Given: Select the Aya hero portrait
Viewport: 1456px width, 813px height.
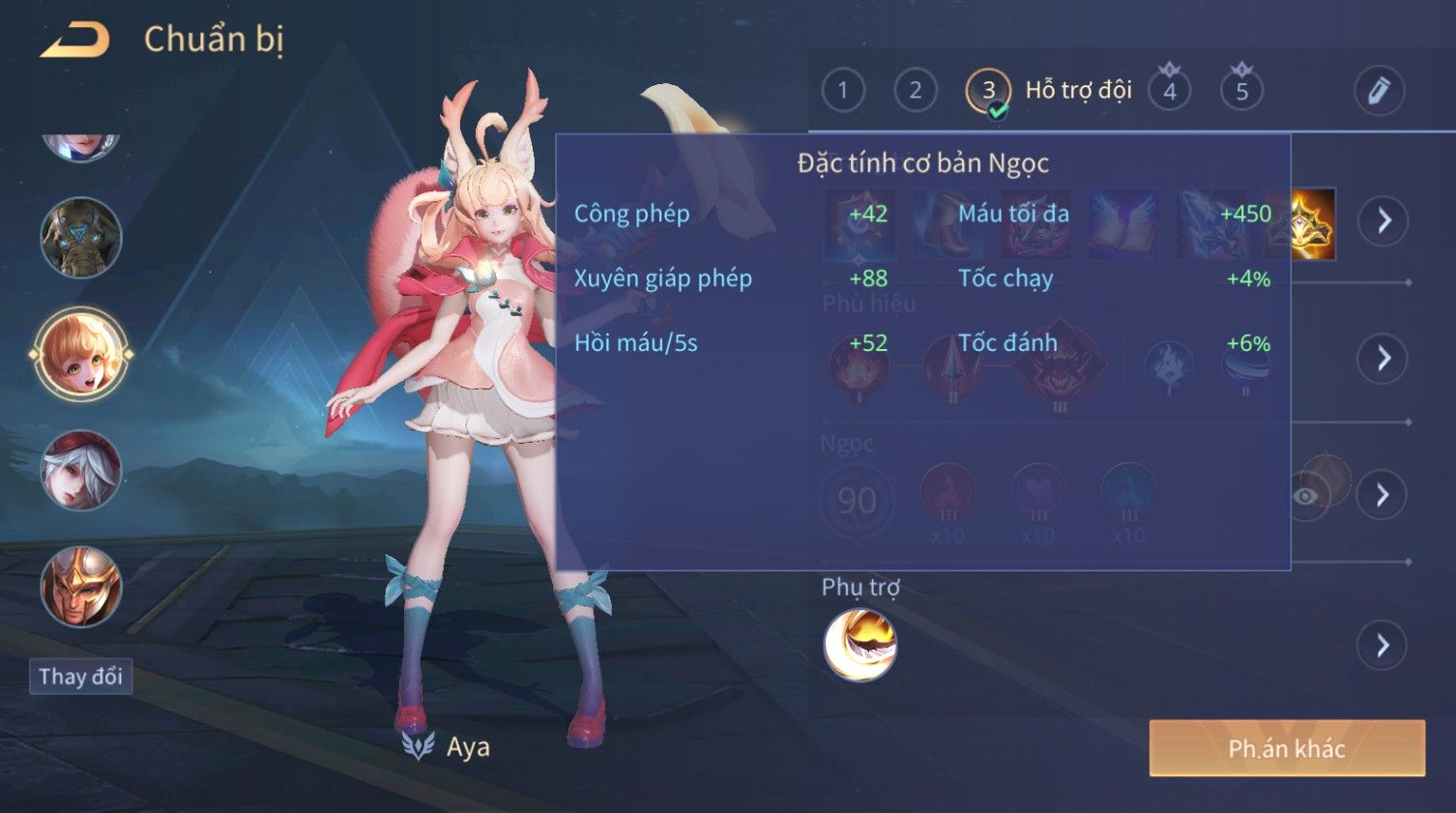Looking at the screenshot, I should tap(81, 355).
